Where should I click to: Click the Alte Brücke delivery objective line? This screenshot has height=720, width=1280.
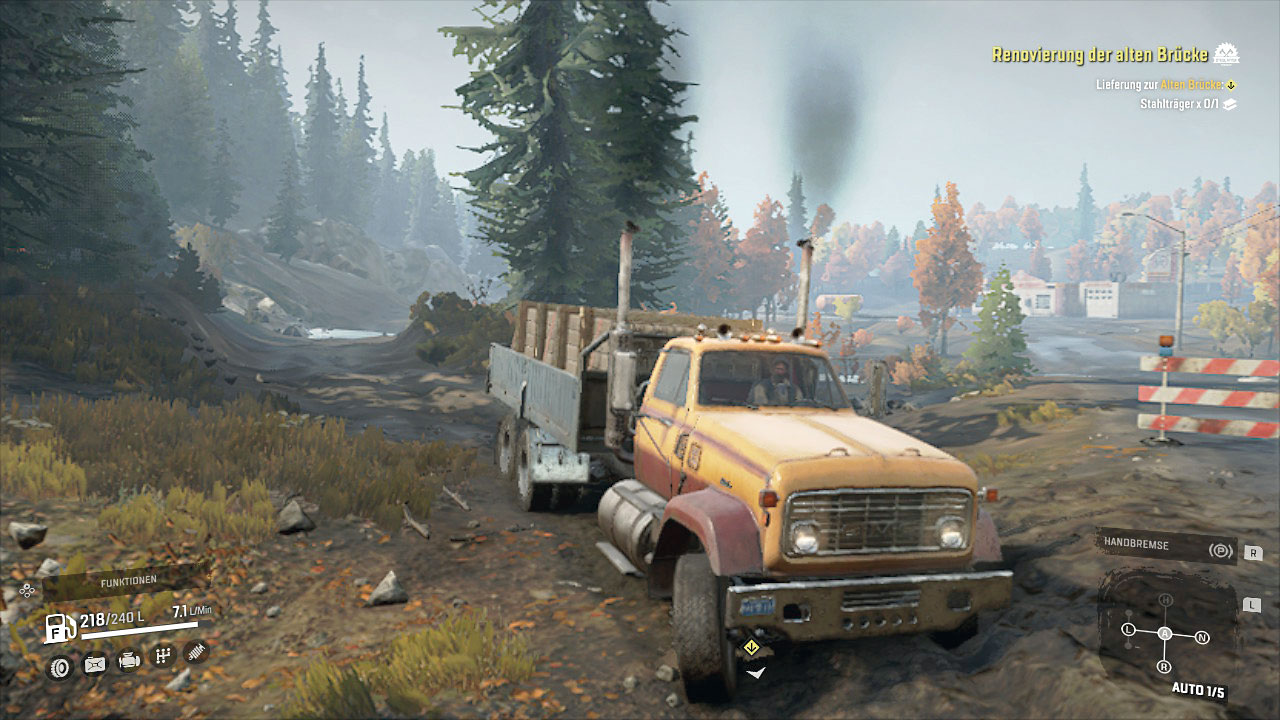click(x=1166, y=86)
